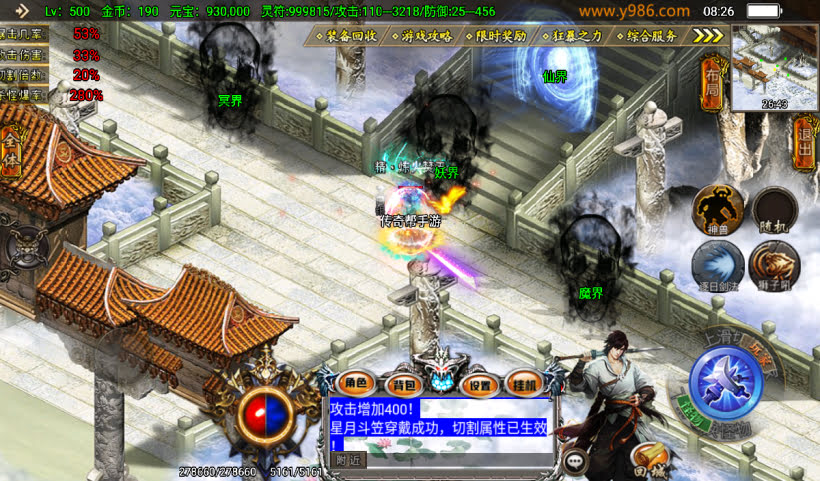The height and width of the screenshot is (481, 820).
Task: Activate the 狮子吼 lion roar skill
Action: tap(775, 265)
